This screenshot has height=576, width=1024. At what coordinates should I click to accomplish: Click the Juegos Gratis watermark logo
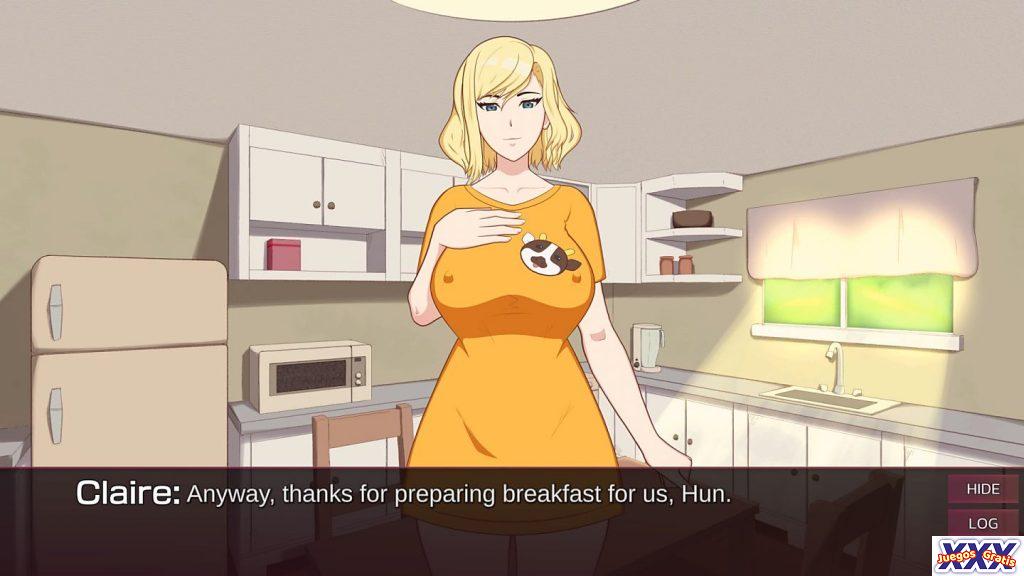[x=976, y=555]
